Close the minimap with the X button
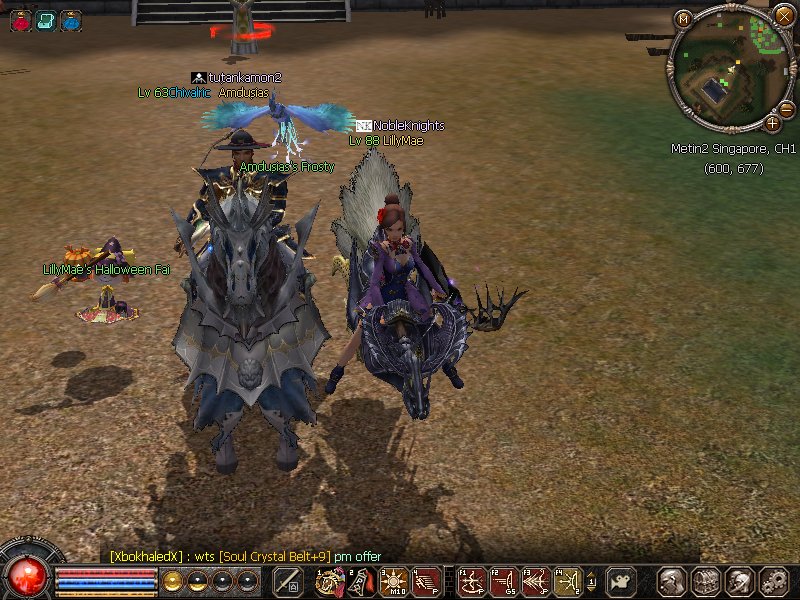This screenshot has width=800, height=600. pyautogui.click(x=783, y=15)
